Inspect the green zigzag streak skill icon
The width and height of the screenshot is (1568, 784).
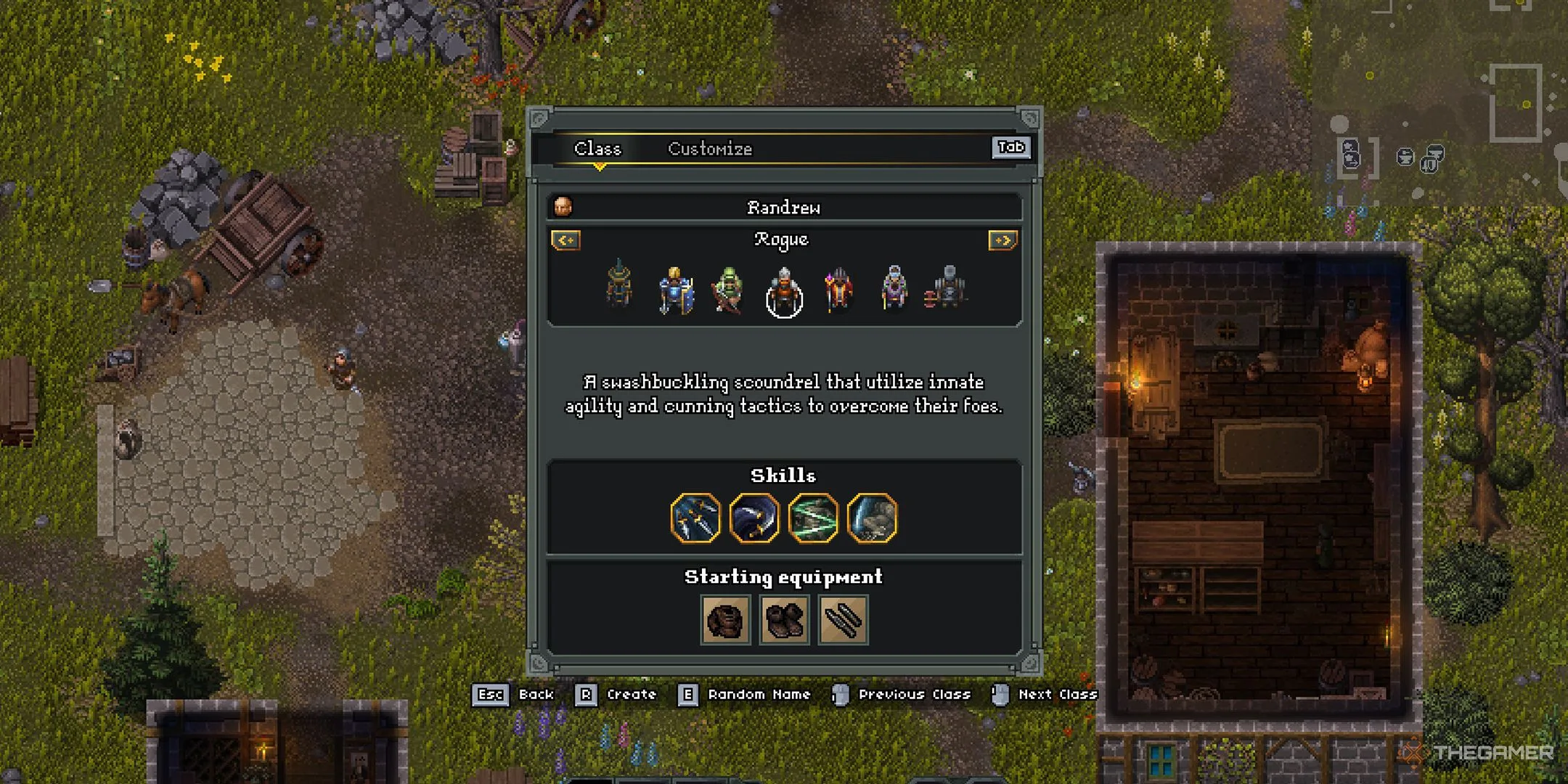[813, 518]
